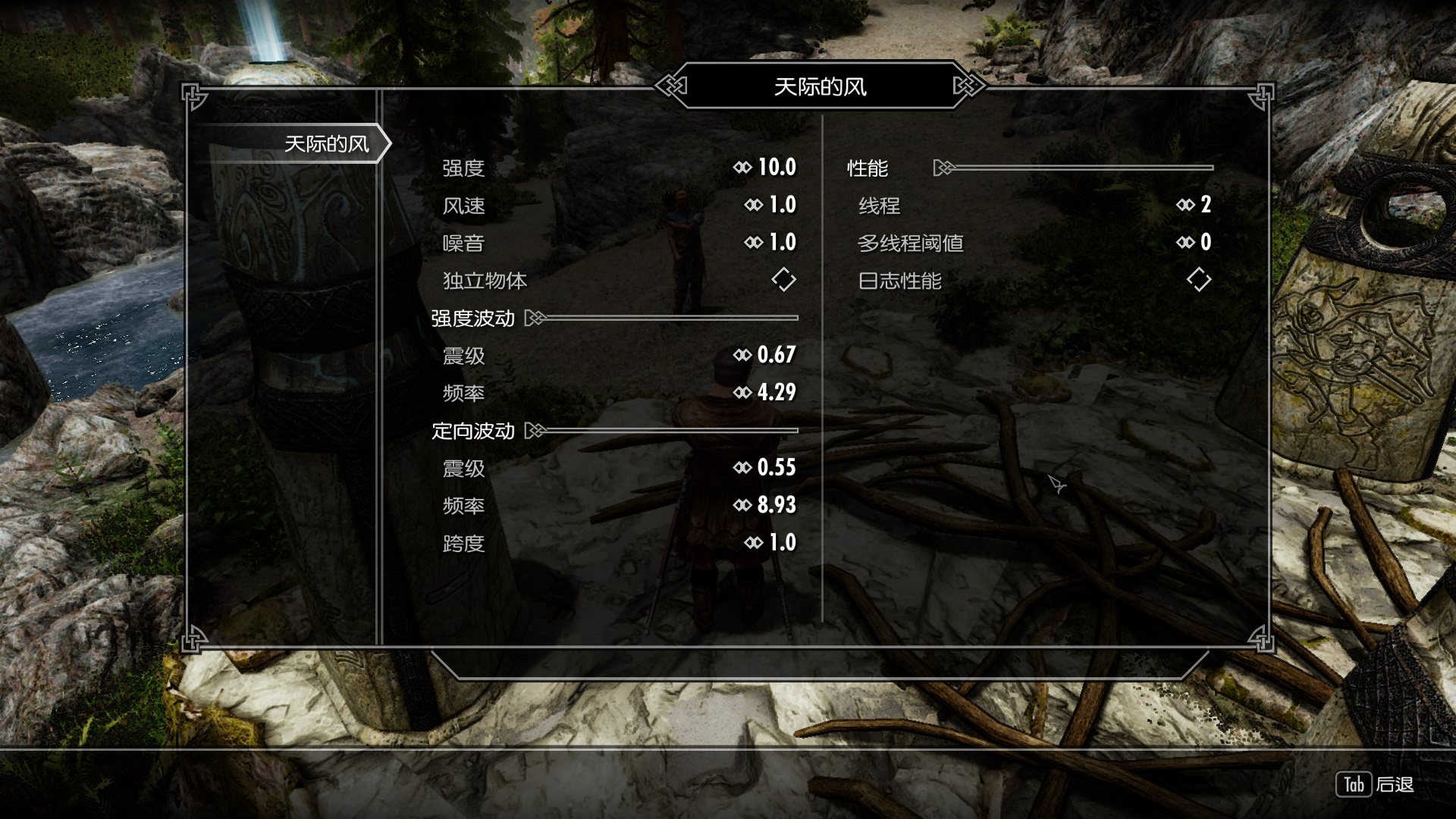
Task: Enable the 日志性能 performance logging toggle
Action: tap(1198, 280)
